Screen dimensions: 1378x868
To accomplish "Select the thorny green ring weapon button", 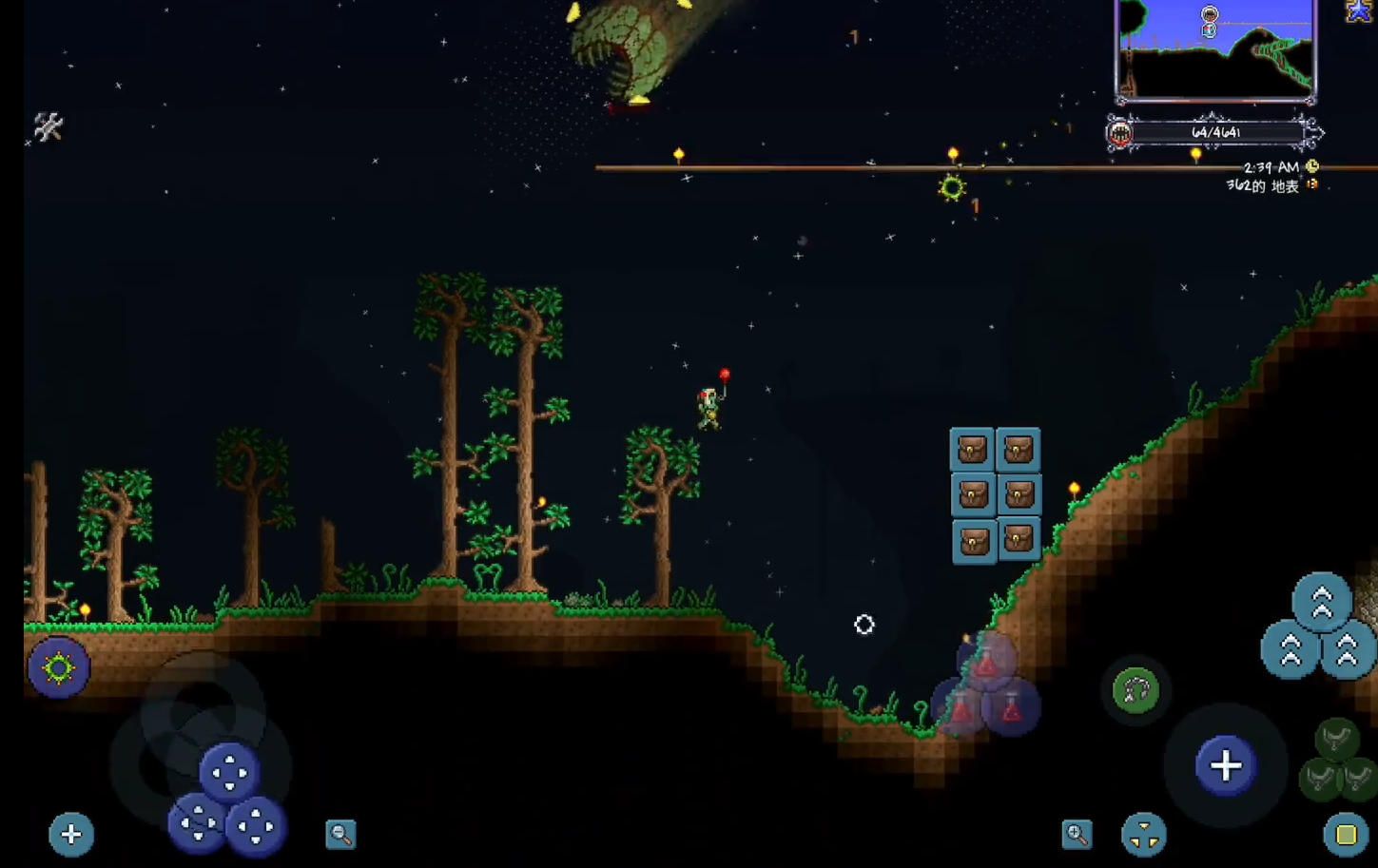I will [x=58, y=668].
